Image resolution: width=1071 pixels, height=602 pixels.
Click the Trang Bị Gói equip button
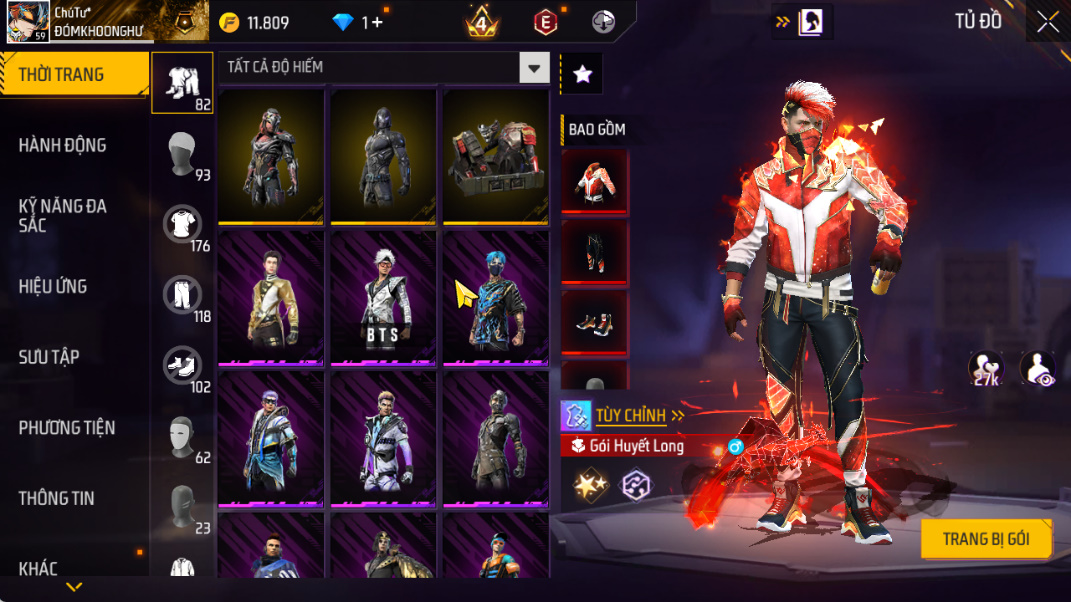tap(986, 539)
